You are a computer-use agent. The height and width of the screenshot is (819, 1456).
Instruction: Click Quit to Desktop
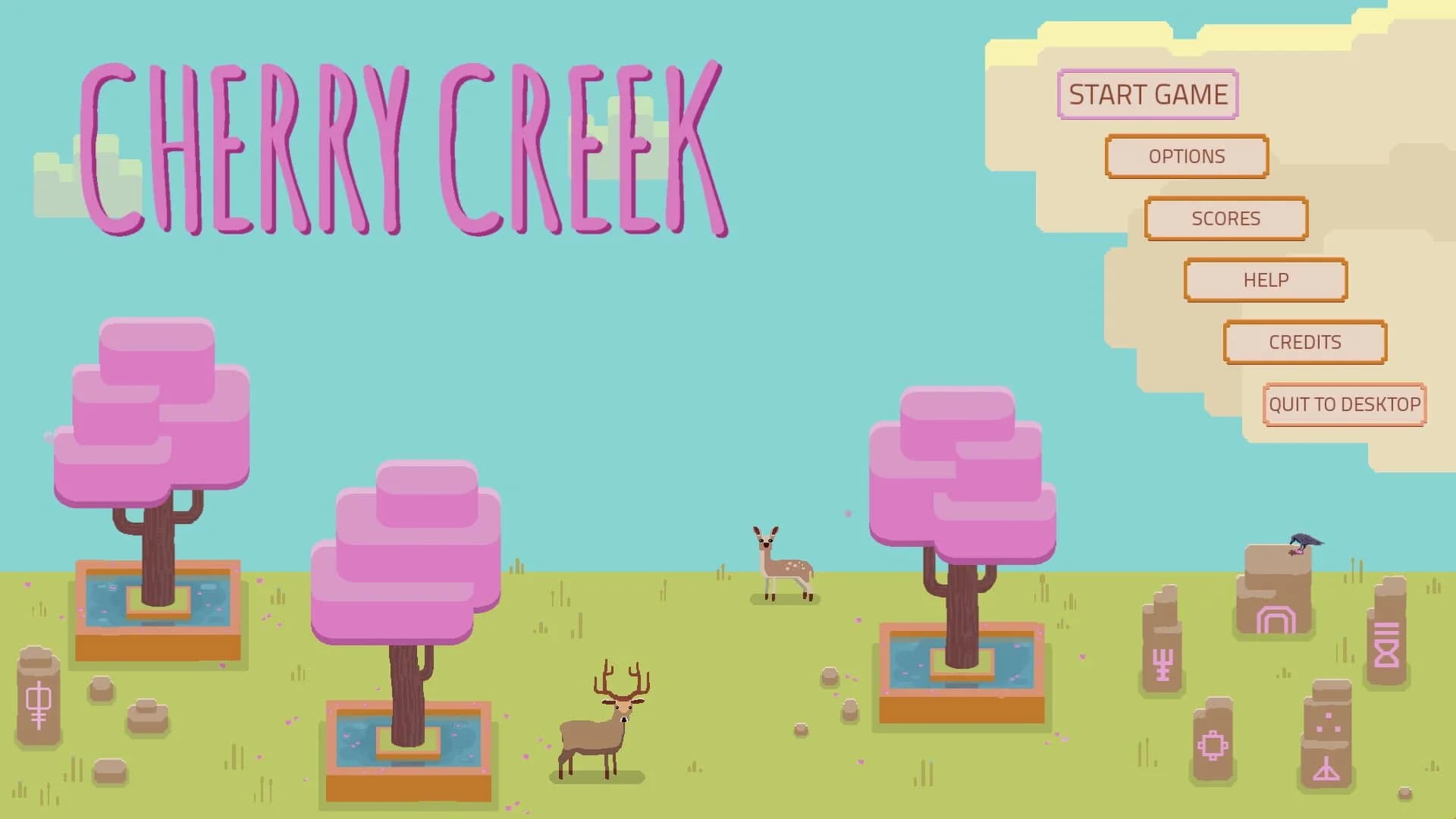click(x=1343, y=404)
